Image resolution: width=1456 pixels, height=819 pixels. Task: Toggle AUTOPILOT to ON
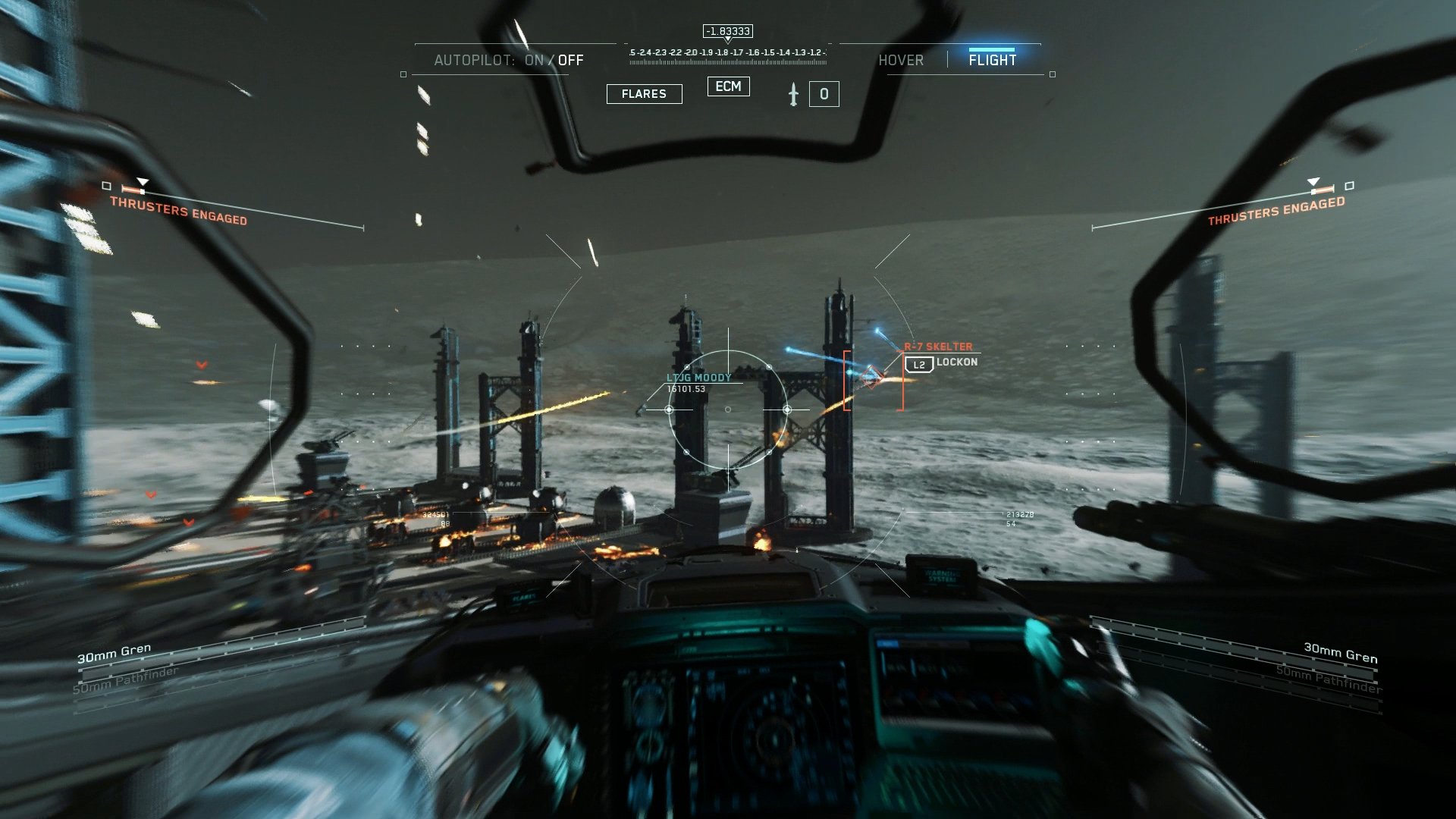(x=535, y=60)
